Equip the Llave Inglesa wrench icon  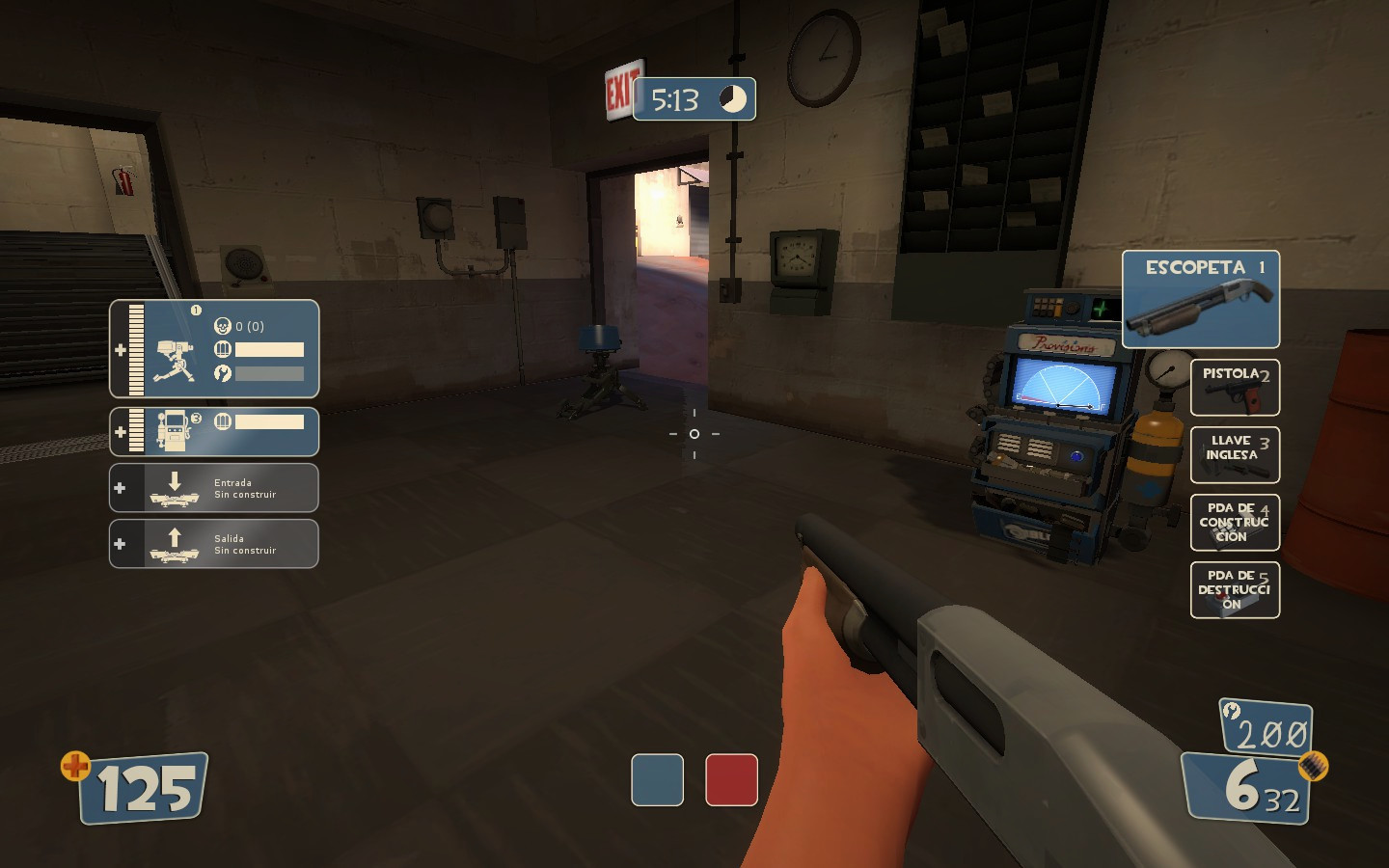[1235, 454]
